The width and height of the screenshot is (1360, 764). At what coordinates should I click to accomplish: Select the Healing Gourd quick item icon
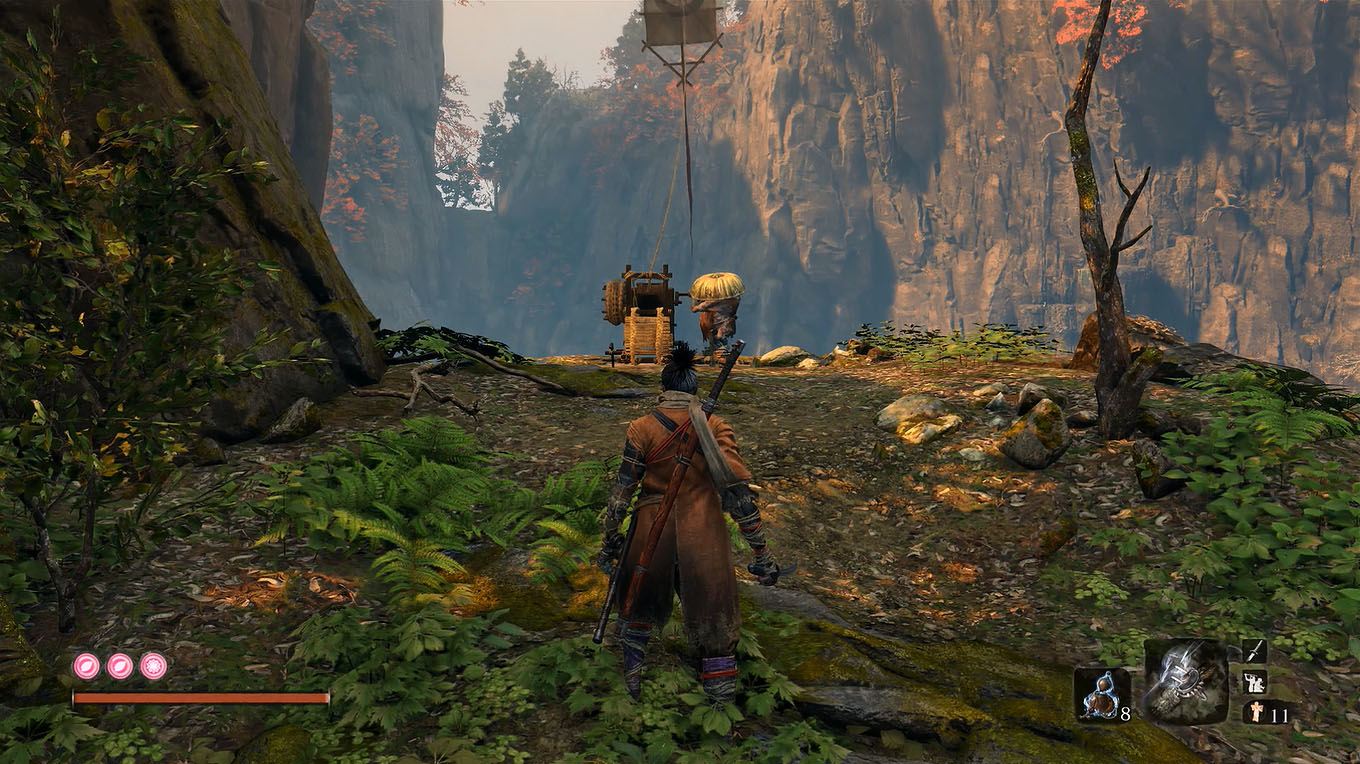point(1103,693)
